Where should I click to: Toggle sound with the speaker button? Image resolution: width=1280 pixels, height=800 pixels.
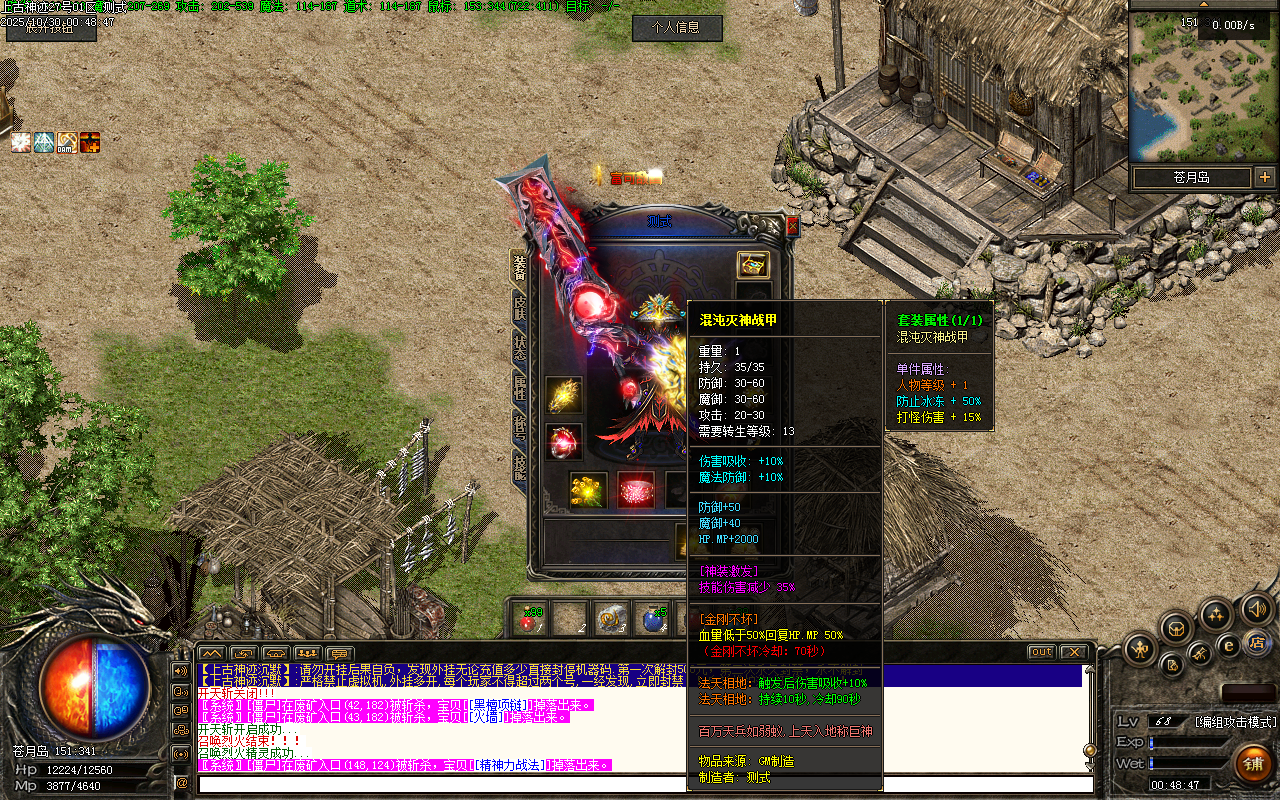click(1256, 607)
